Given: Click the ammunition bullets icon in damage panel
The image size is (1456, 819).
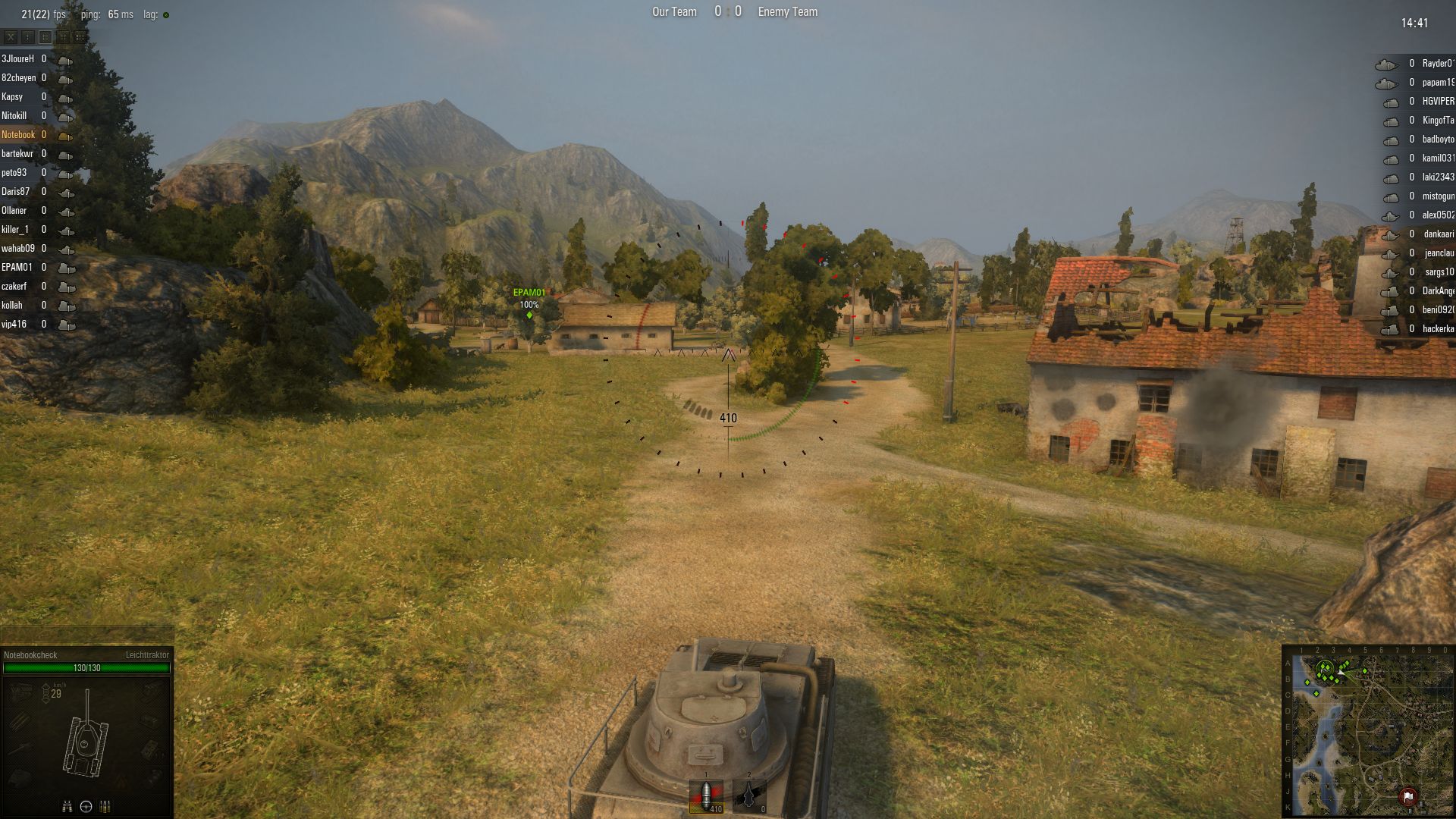Looking at the screenshot, I should [x=105, y=807].
